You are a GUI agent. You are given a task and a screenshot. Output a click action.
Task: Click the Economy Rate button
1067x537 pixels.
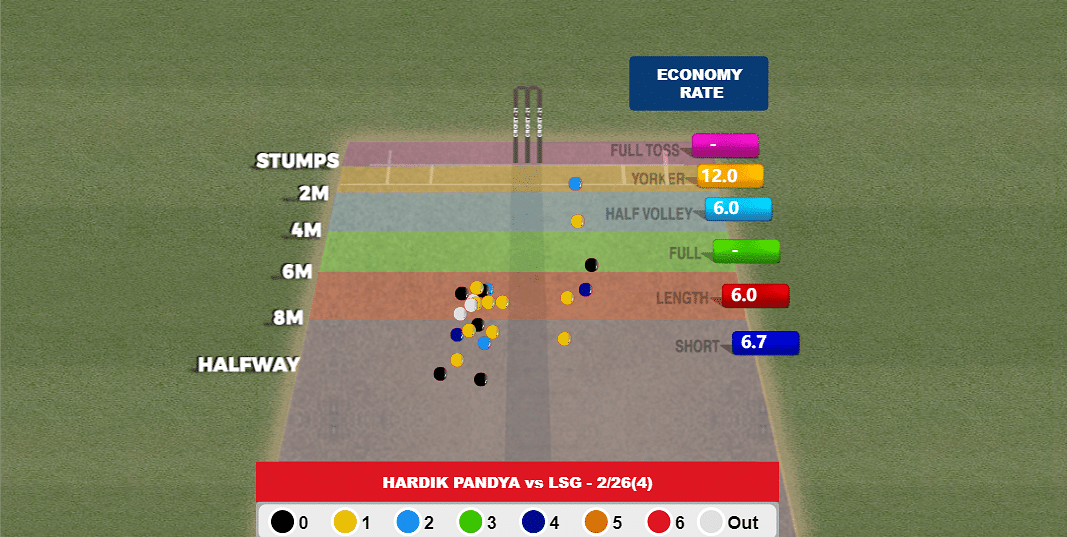click(x=698, y=83)
